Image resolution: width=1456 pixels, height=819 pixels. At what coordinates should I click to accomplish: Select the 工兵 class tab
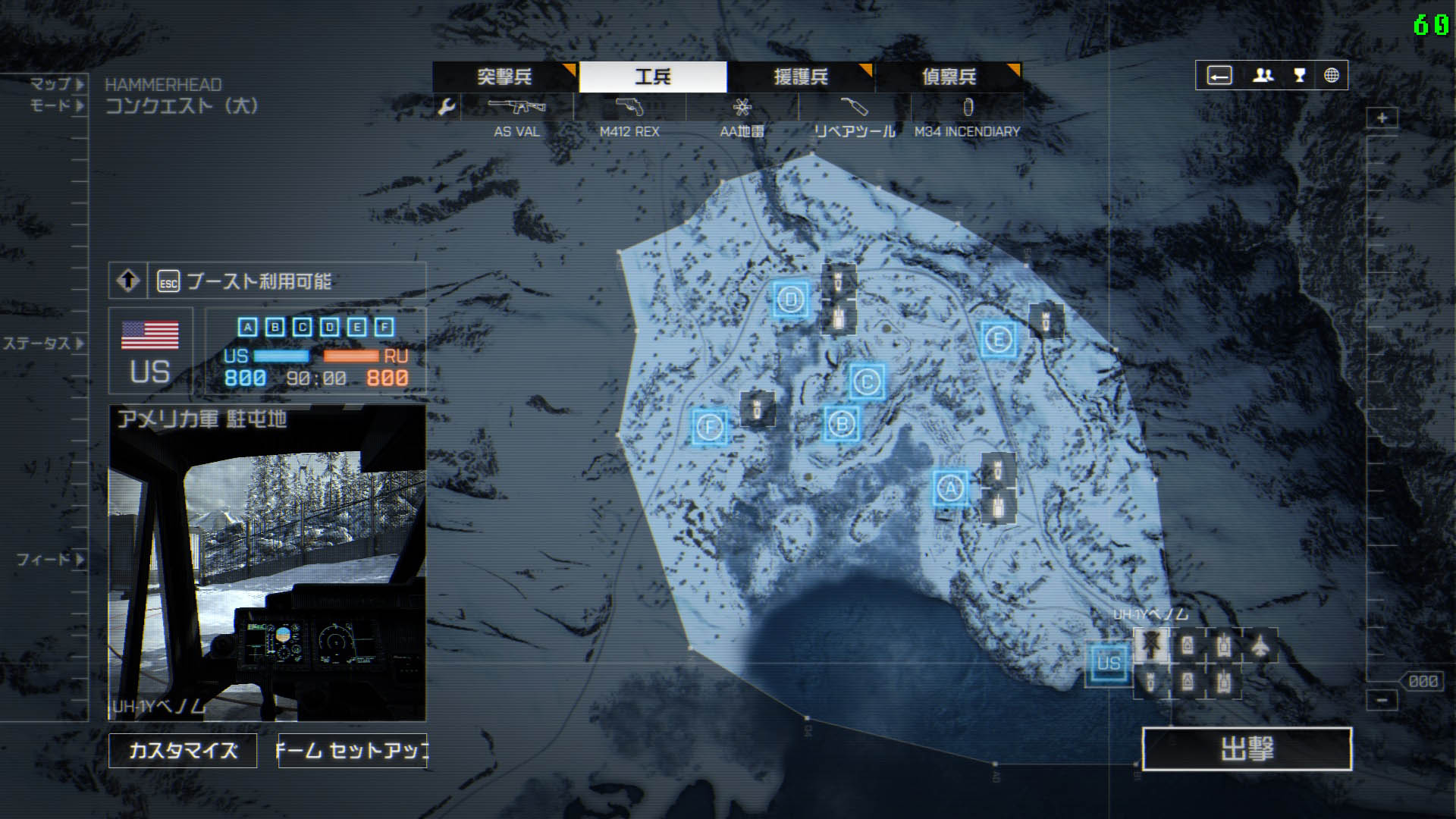click(x=653, y=77)
